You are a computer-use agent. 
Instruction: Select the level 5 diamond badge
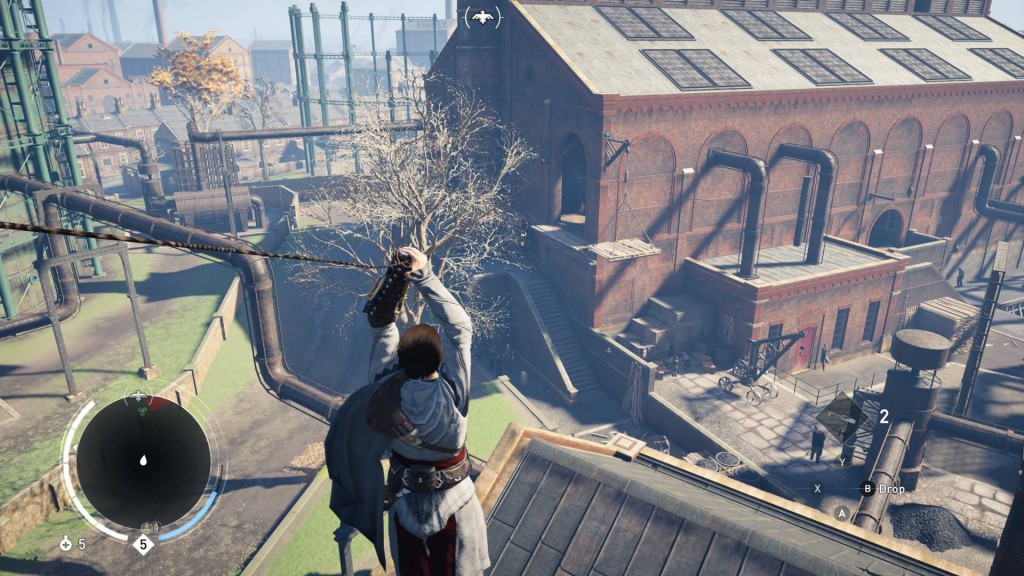(143, 546)
